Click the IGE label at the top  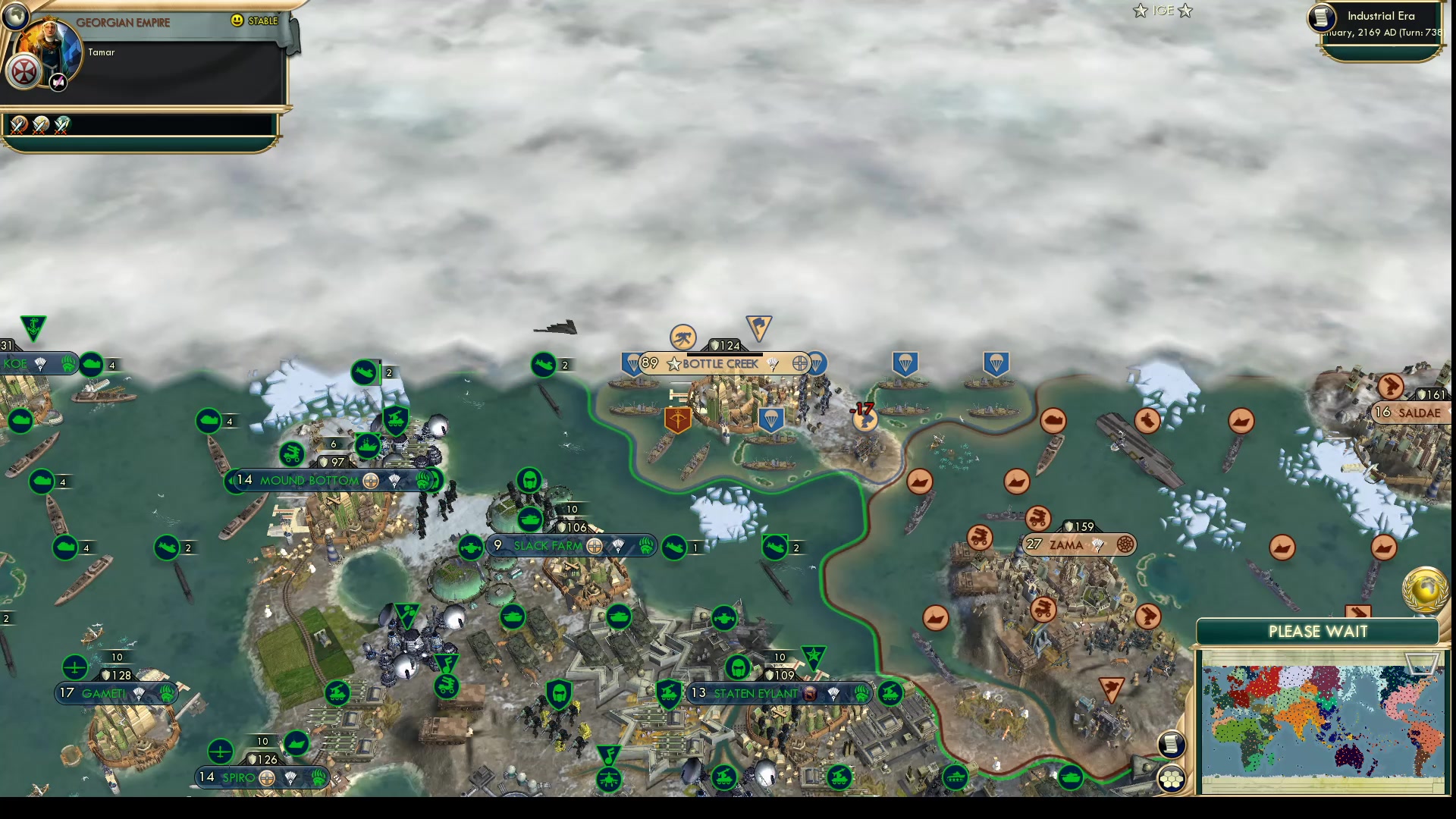(x=1162, y=11)
